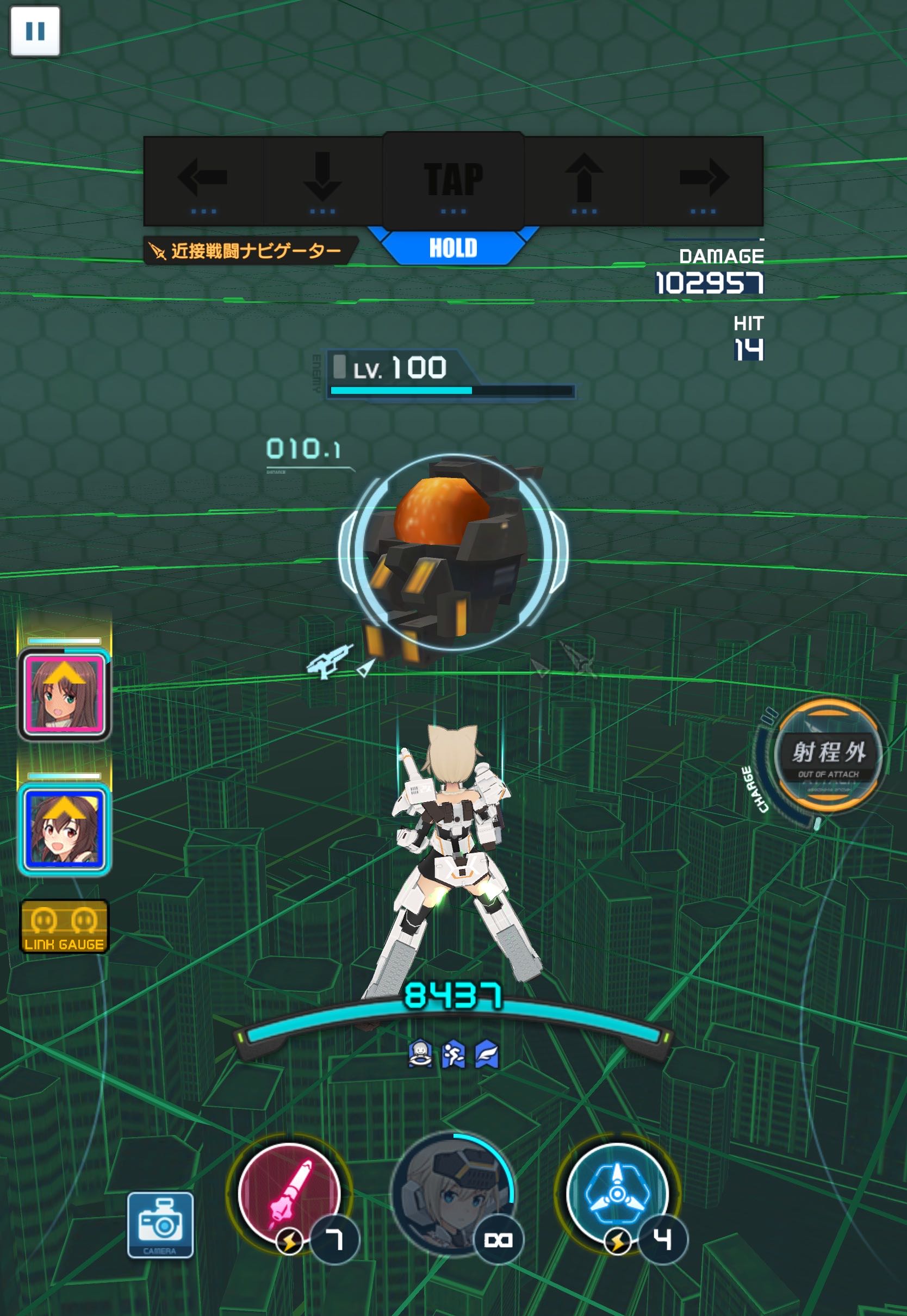
Task: Tap the left arrow navigator panel
Action: (x=203, y=181)
